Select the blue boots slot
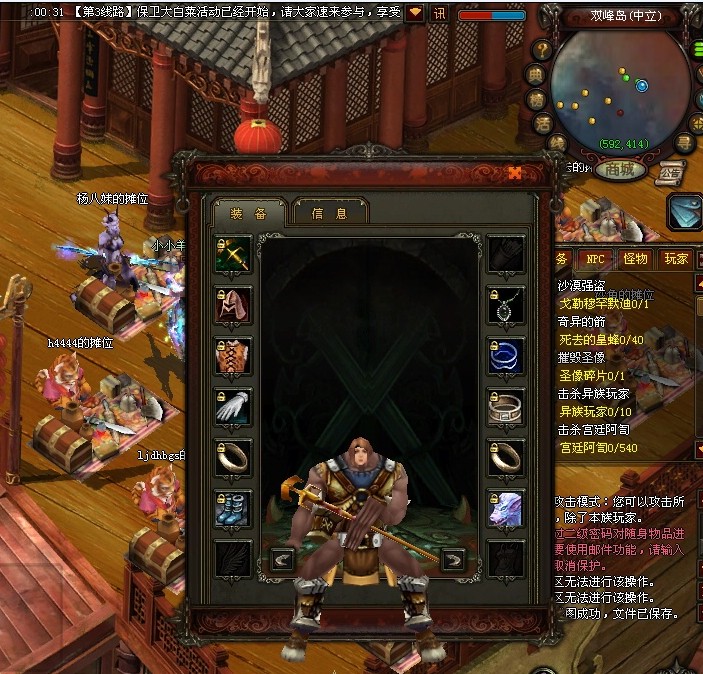The width and height of the screenshot is (703, 674). 234,507
